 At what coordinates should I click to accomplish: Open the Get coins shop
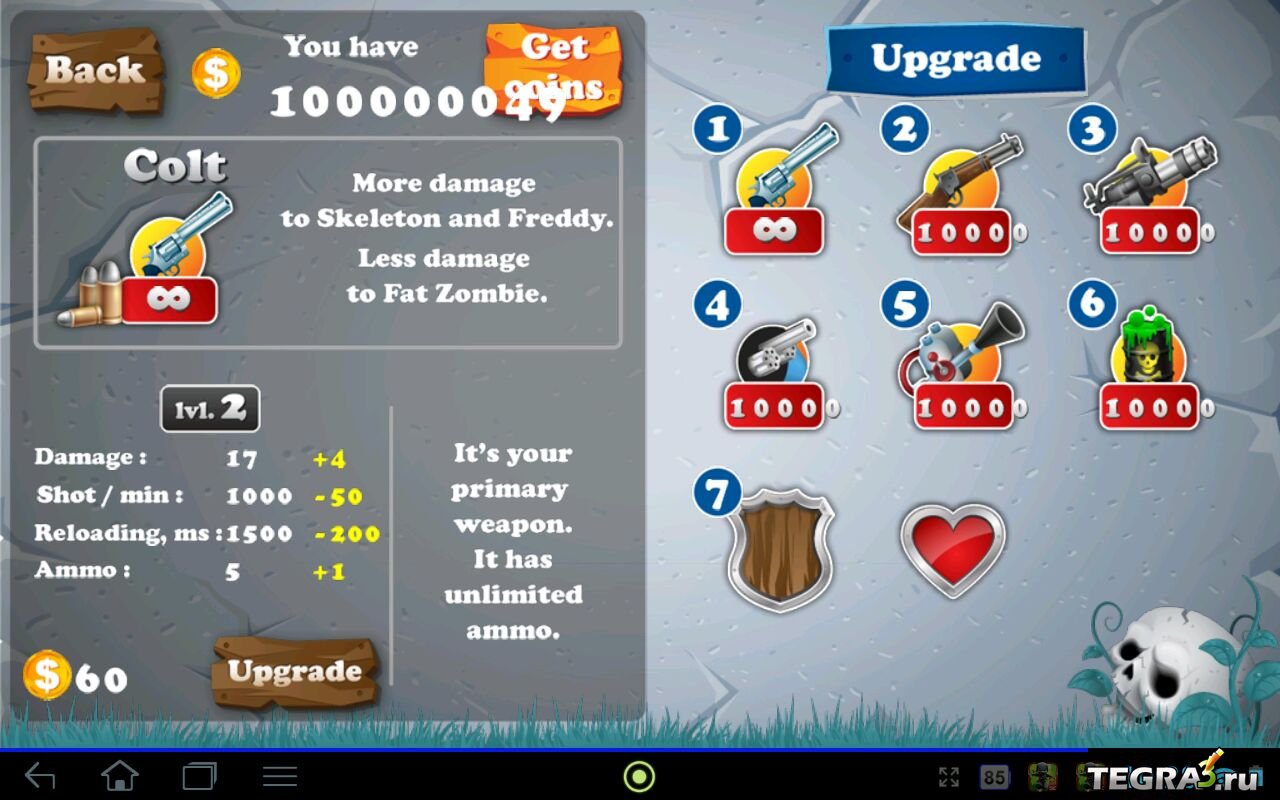[x=553, y=66]
